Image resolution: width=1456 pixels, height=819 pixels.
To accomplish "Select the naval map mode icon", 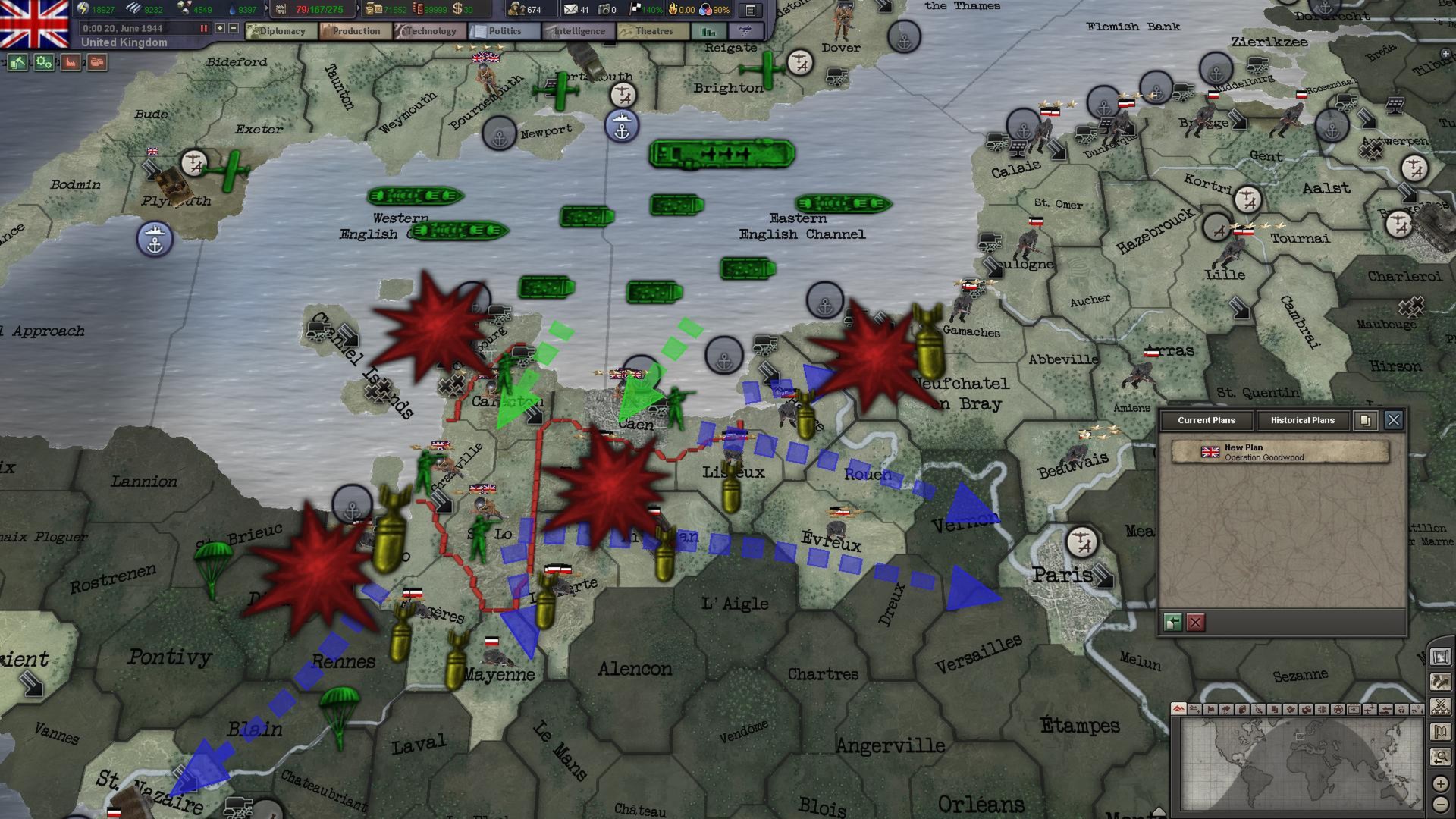I will (x=1387, y=709).
